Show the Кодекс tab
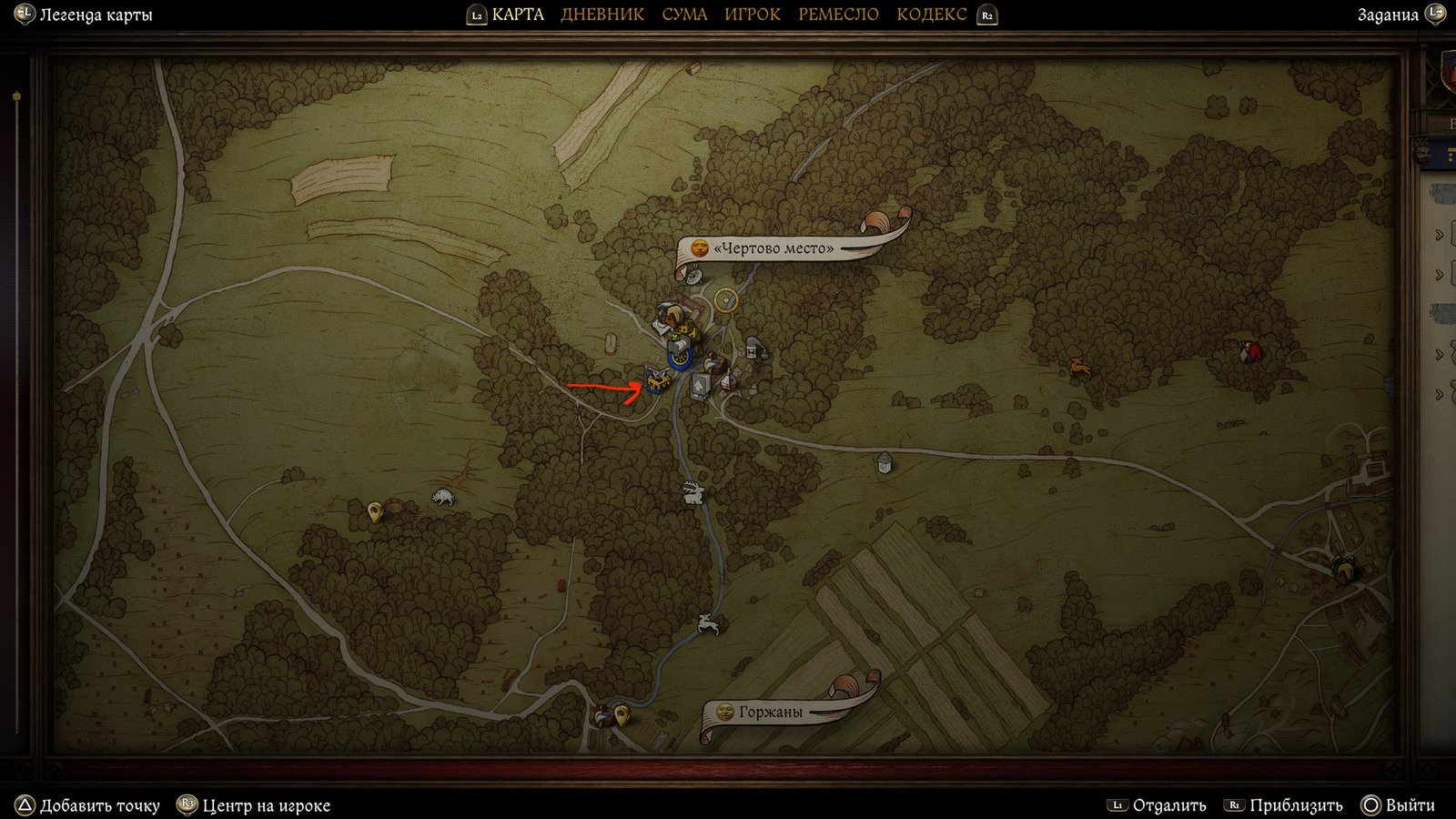Image resolution: width=1456 pixels, height=819 pixels. click(x=931, y=15)
